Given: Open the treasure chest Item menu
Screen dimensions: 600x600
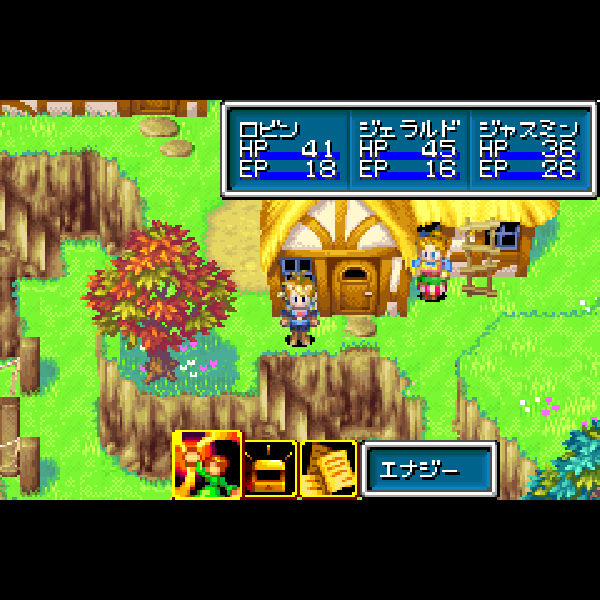Looking at the screenshot, I should pyautogui.click(x=270, y=468).
